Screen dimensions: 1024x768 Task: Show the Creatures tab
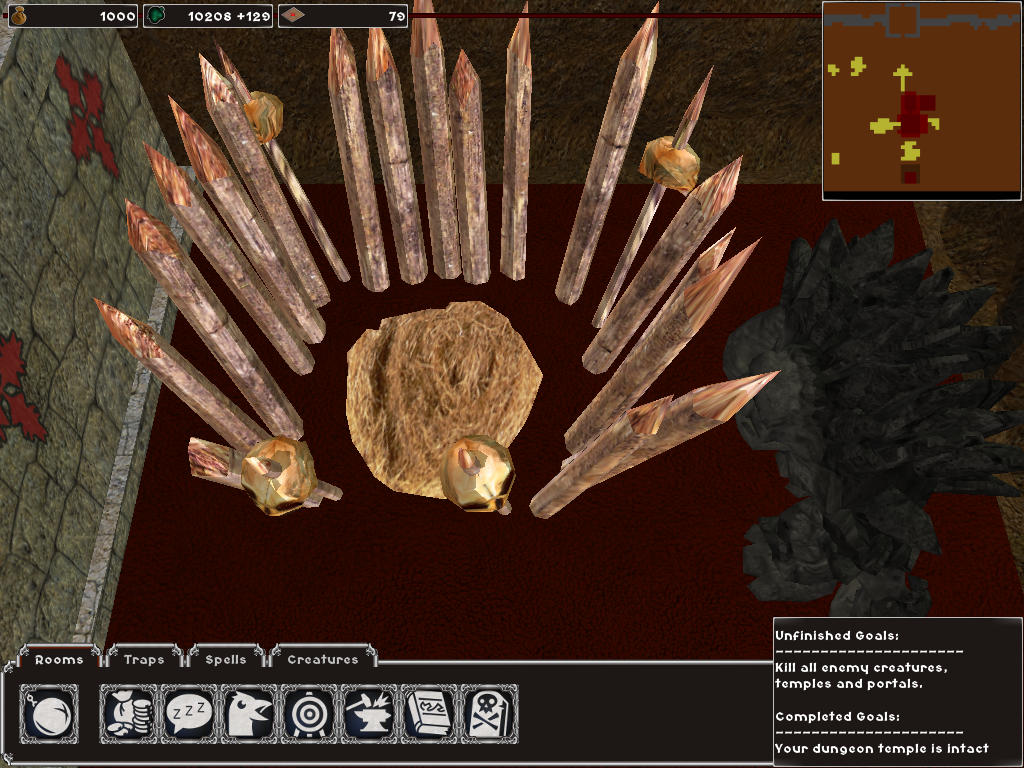click(322, 659)
